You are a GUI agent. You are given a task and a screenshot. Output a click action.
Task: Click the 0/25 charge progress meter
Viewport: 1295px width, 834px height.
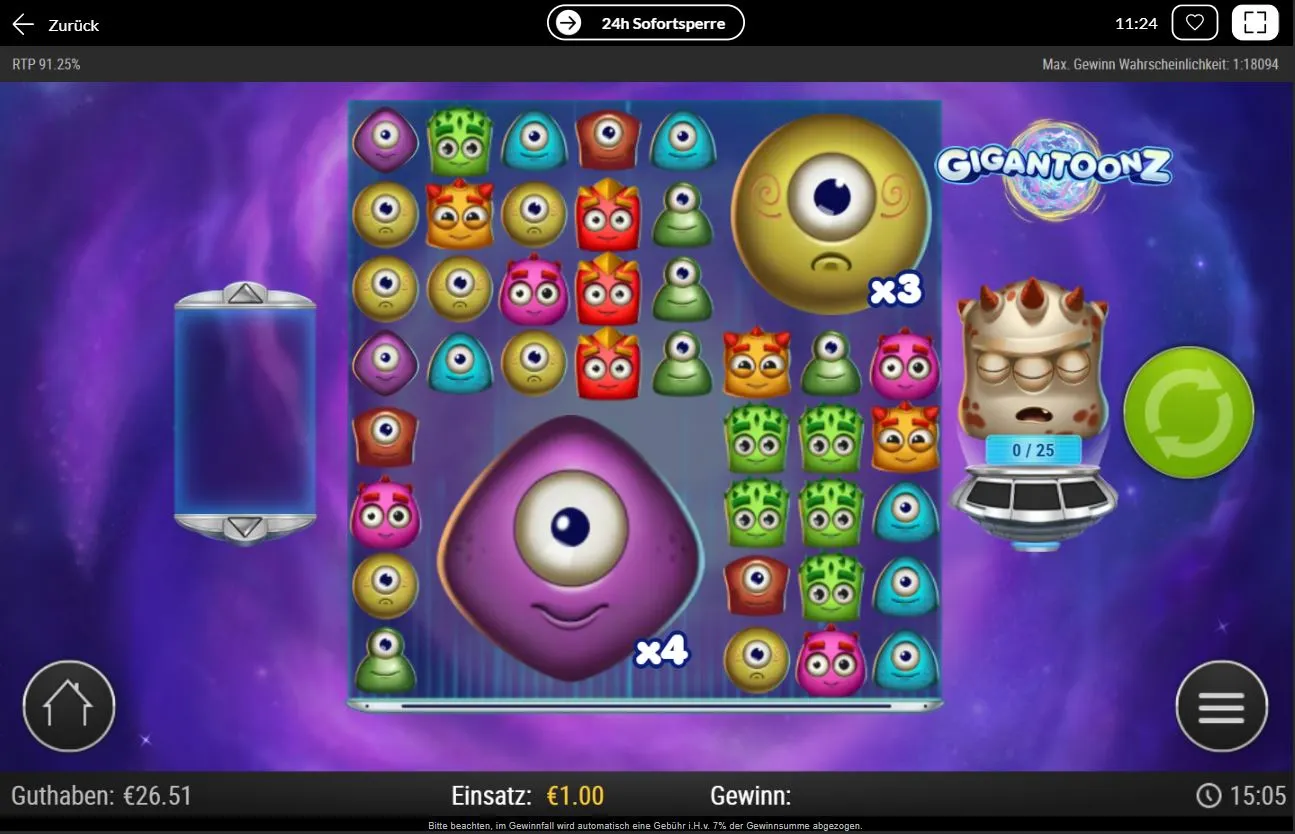click(x=1035, y=450)
